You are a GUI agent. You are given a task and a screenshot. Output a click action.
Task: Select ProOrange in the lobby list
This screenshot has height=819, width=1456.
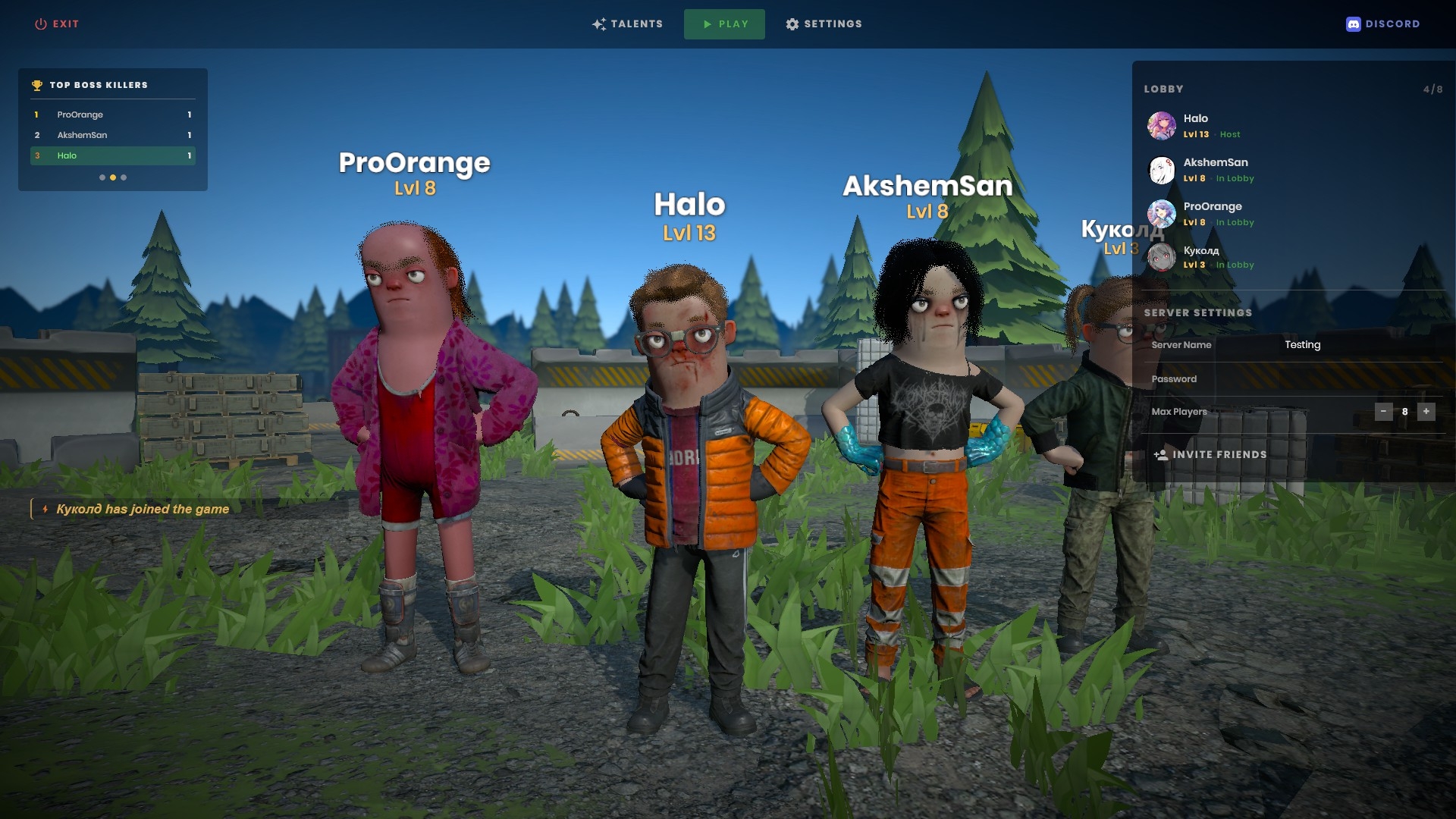point(1212,214)
